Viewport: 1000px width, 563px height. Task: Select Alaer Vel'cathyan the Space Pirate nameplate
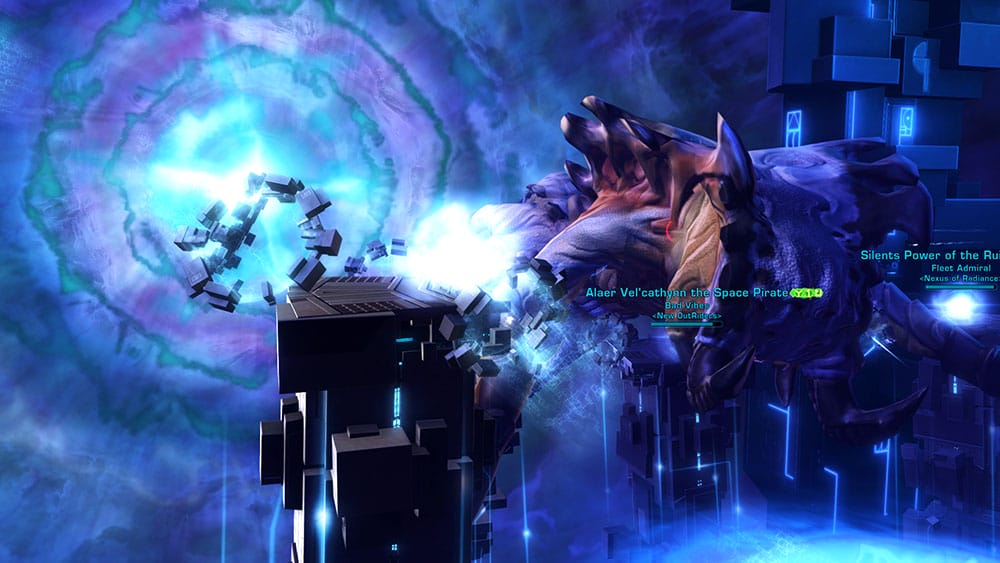687,293
